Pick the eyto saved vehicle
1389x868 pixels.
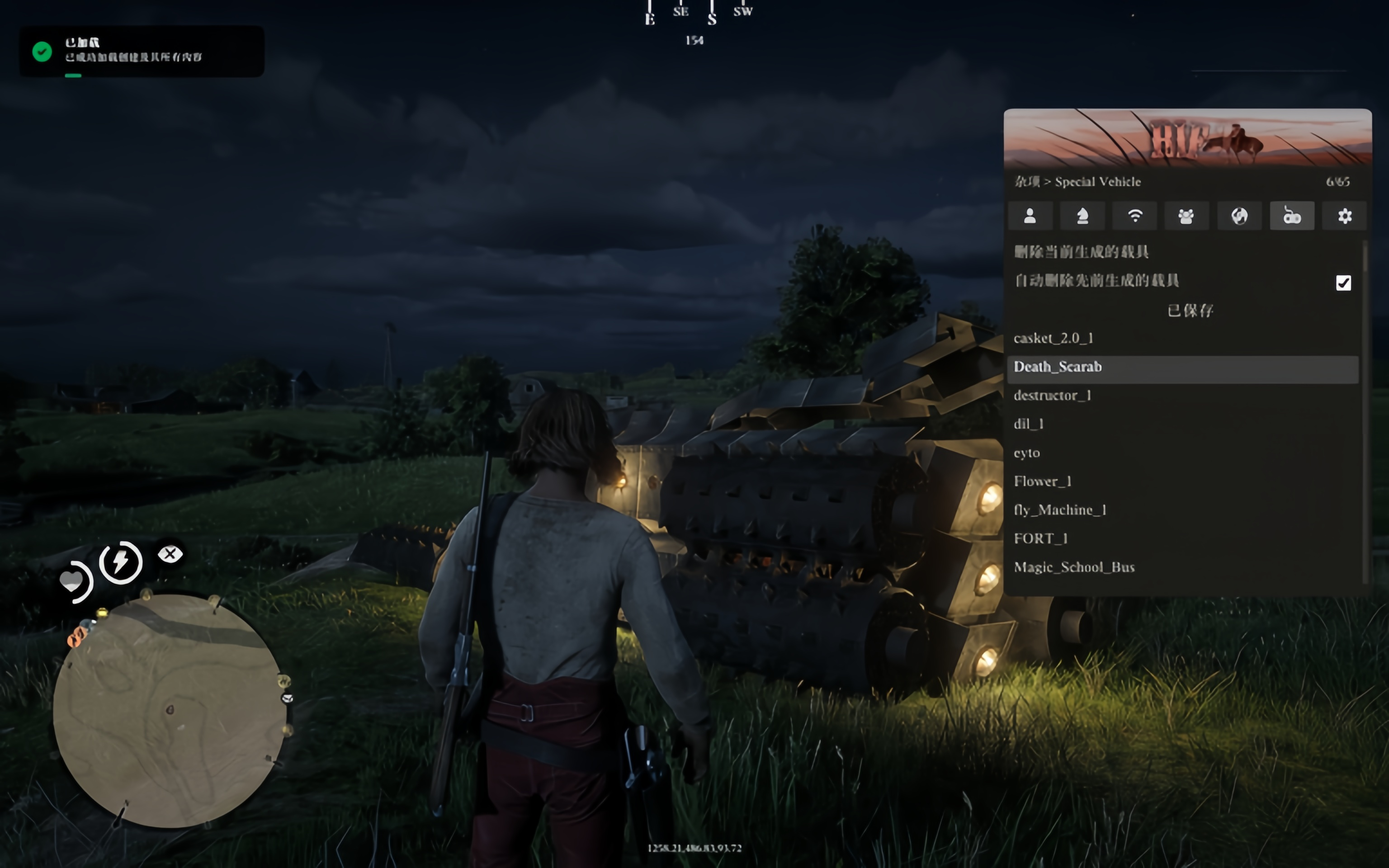(x=1027, y=453)
